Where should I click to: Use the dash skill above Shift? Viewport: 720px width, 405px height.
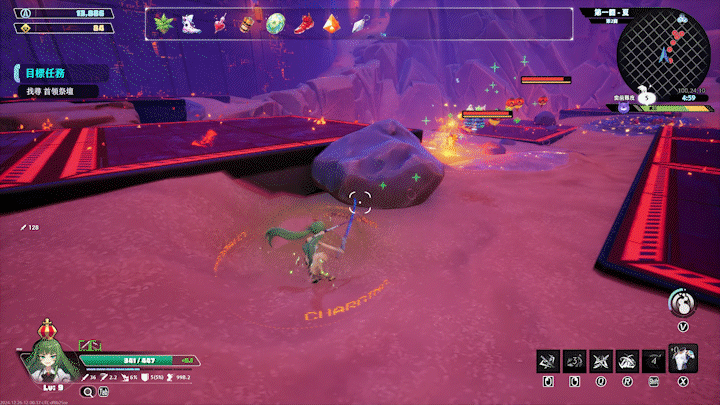click(653, 360)
